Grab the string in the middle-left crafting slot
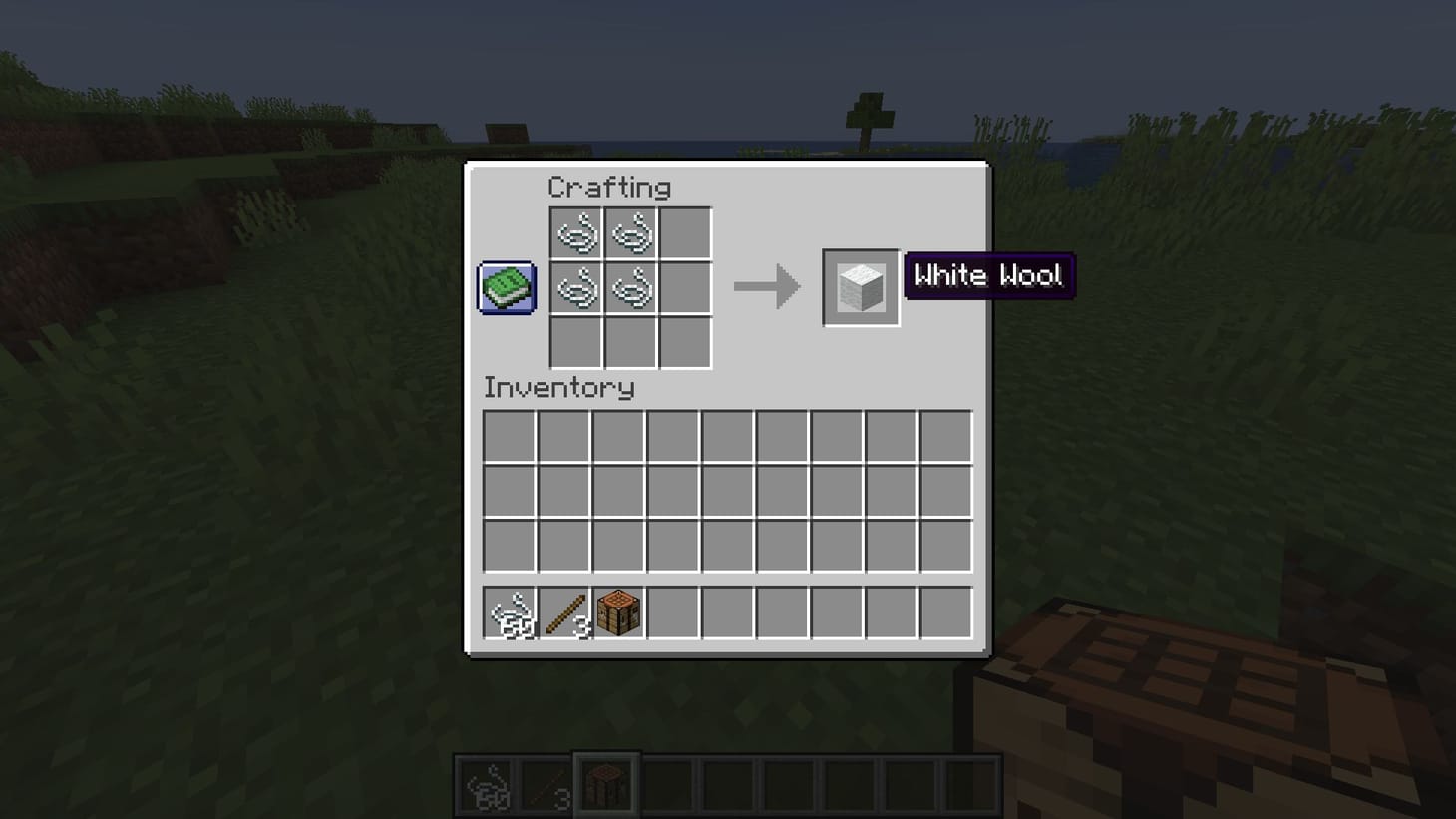The height and width of the screenshot is (819, 1456). [575, 287]
